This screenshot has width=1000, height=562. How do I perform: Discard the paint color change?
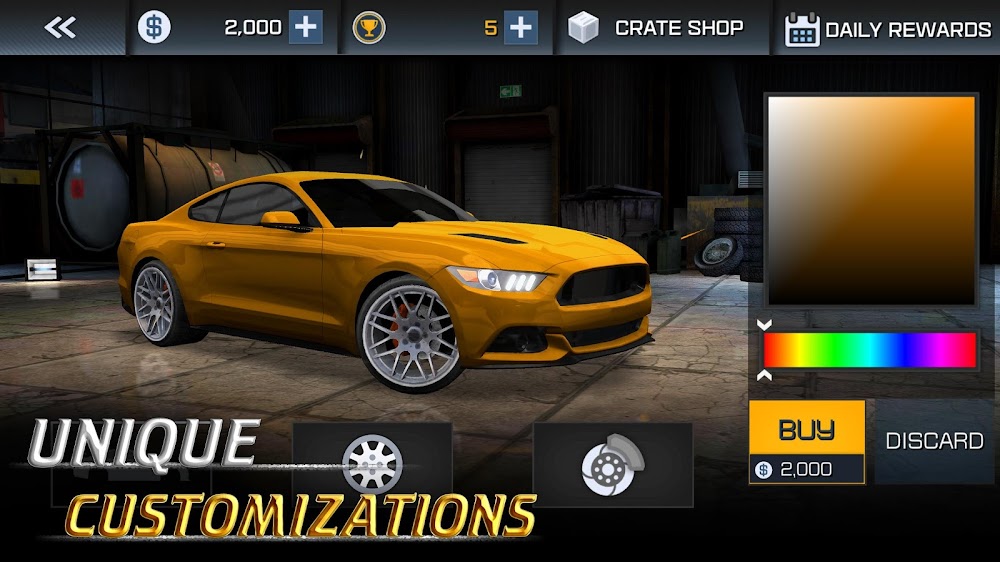point(934,441)
